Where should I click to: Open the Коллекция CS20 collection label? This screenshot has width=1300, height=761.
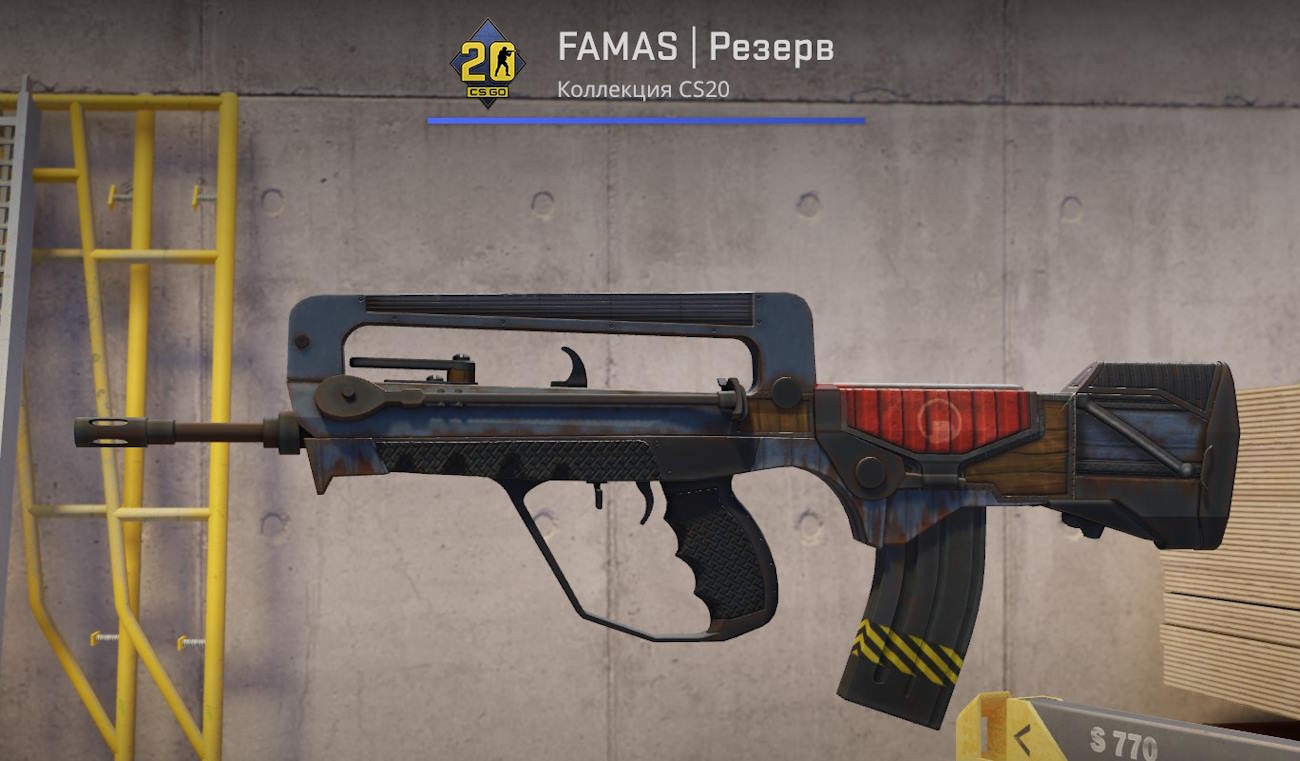coord(643,89)
